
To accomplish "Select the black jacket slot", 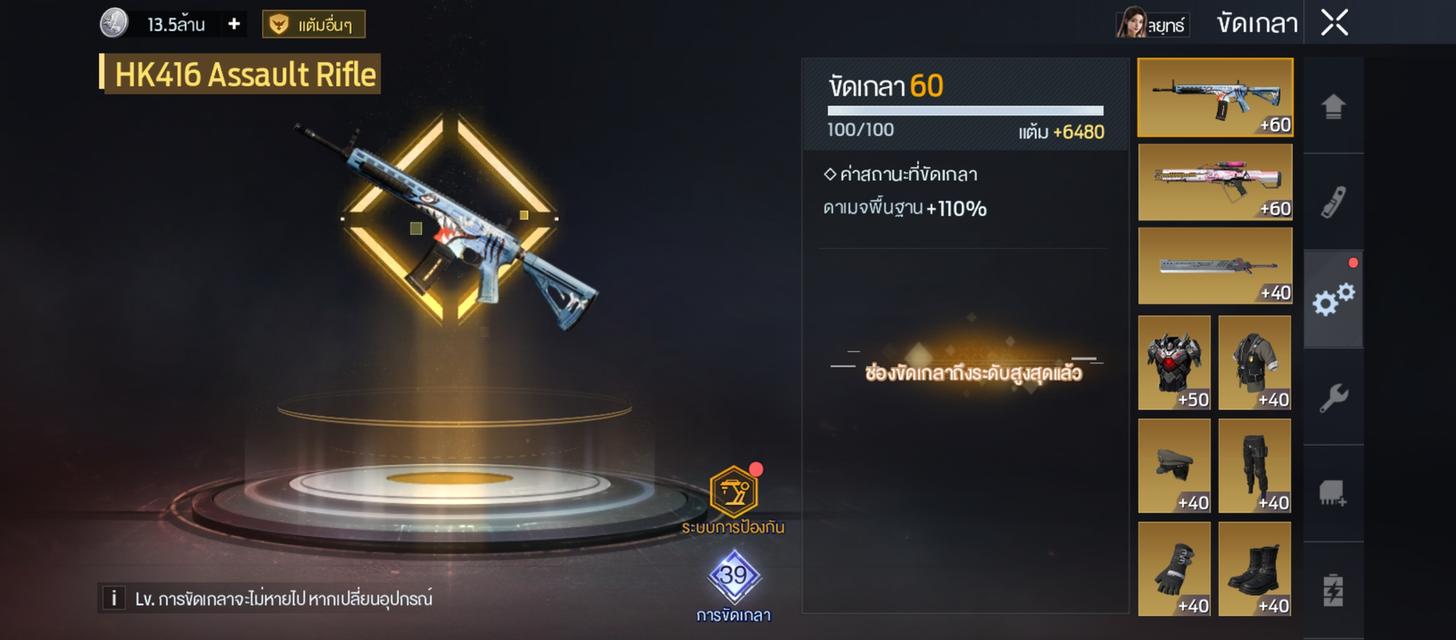I will click(1254, 362).
